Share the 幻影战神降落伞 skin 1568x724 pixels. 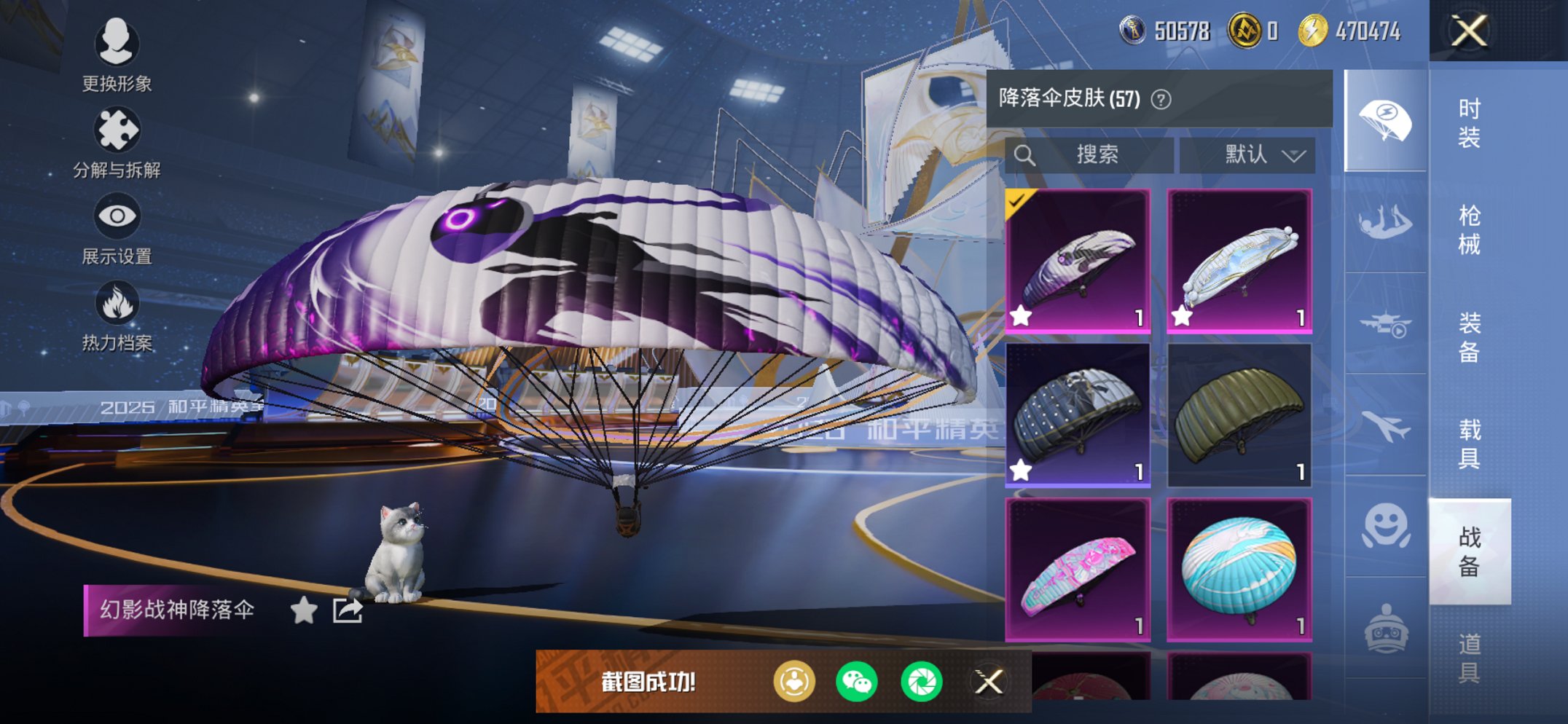coord(348,610)
